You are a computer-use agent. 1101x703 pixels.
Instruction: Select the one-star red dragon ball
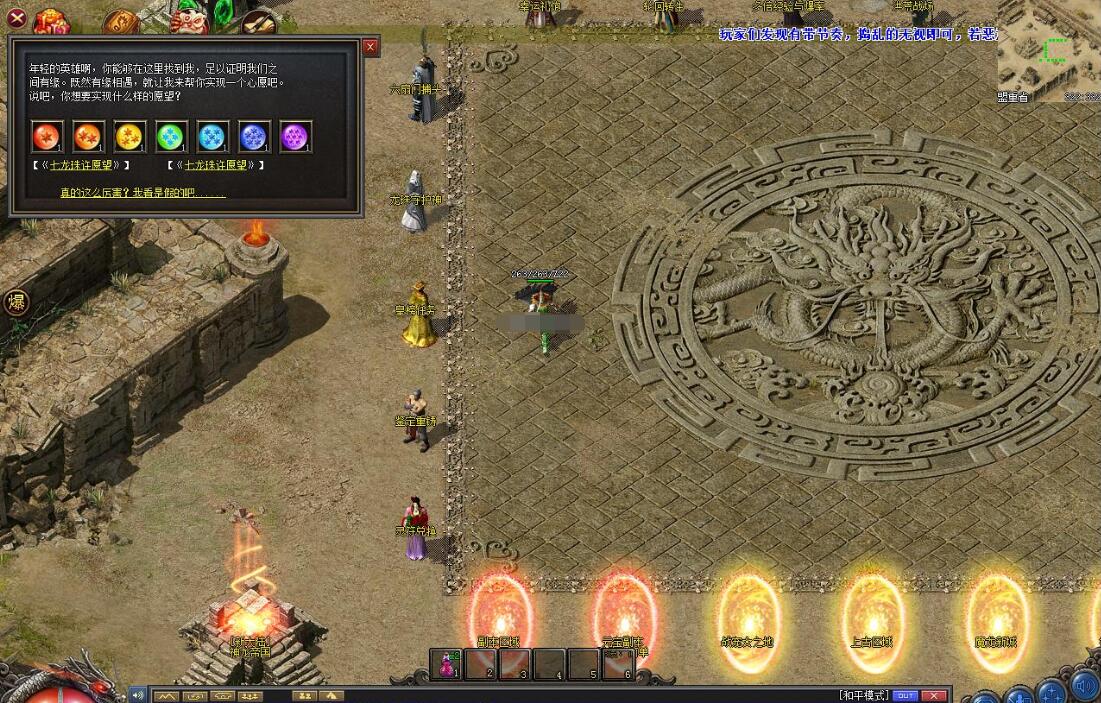(47, 136)
